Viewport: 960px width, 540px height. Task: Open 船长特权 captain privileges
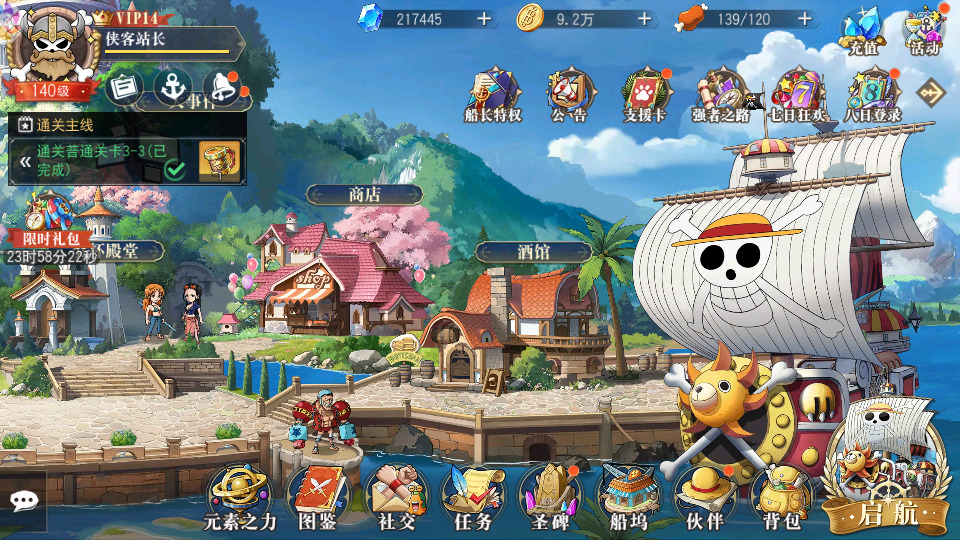(494, 94)
